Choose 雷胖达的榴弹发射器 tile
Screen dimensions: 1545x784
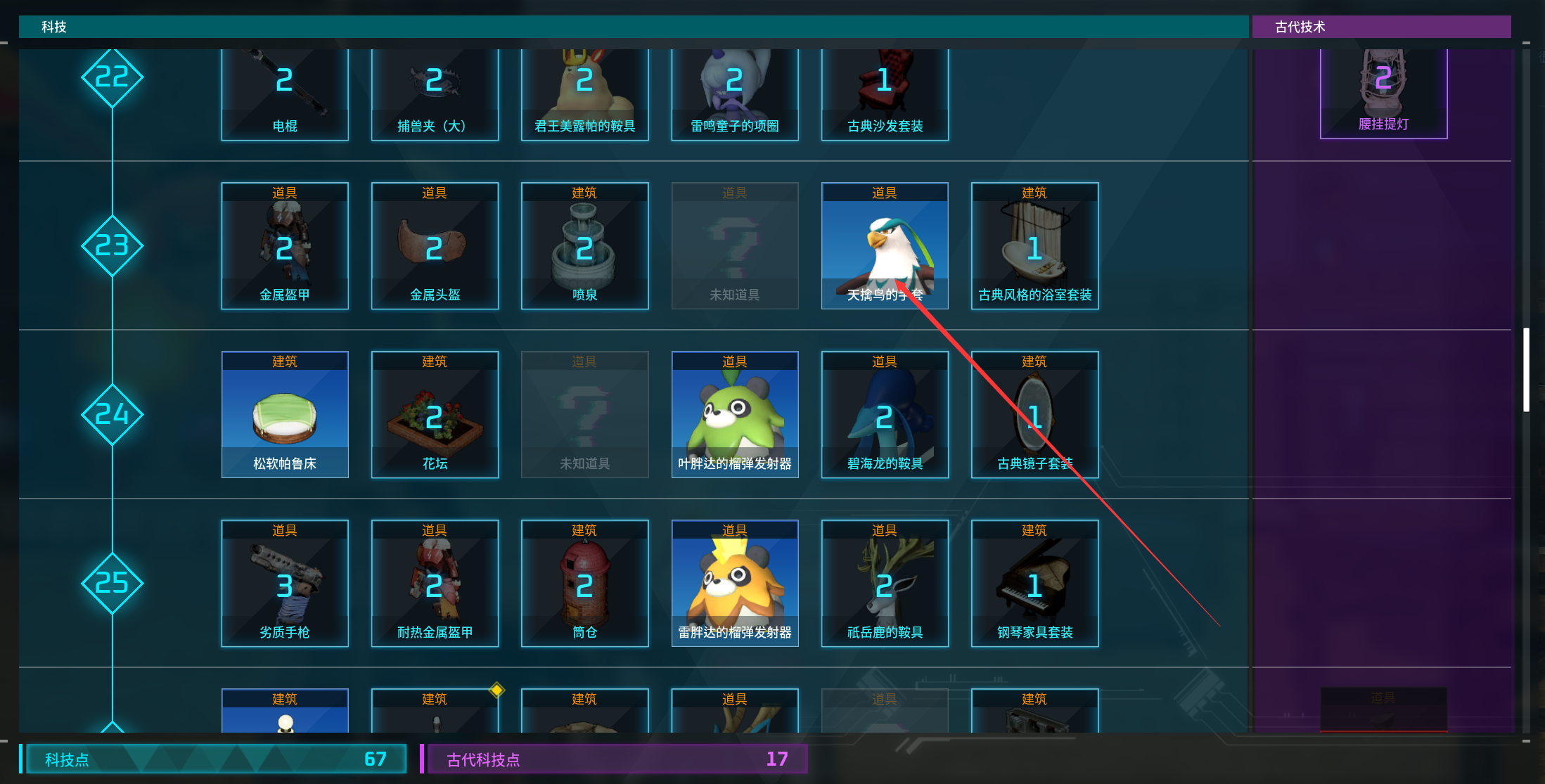point(735,584)
